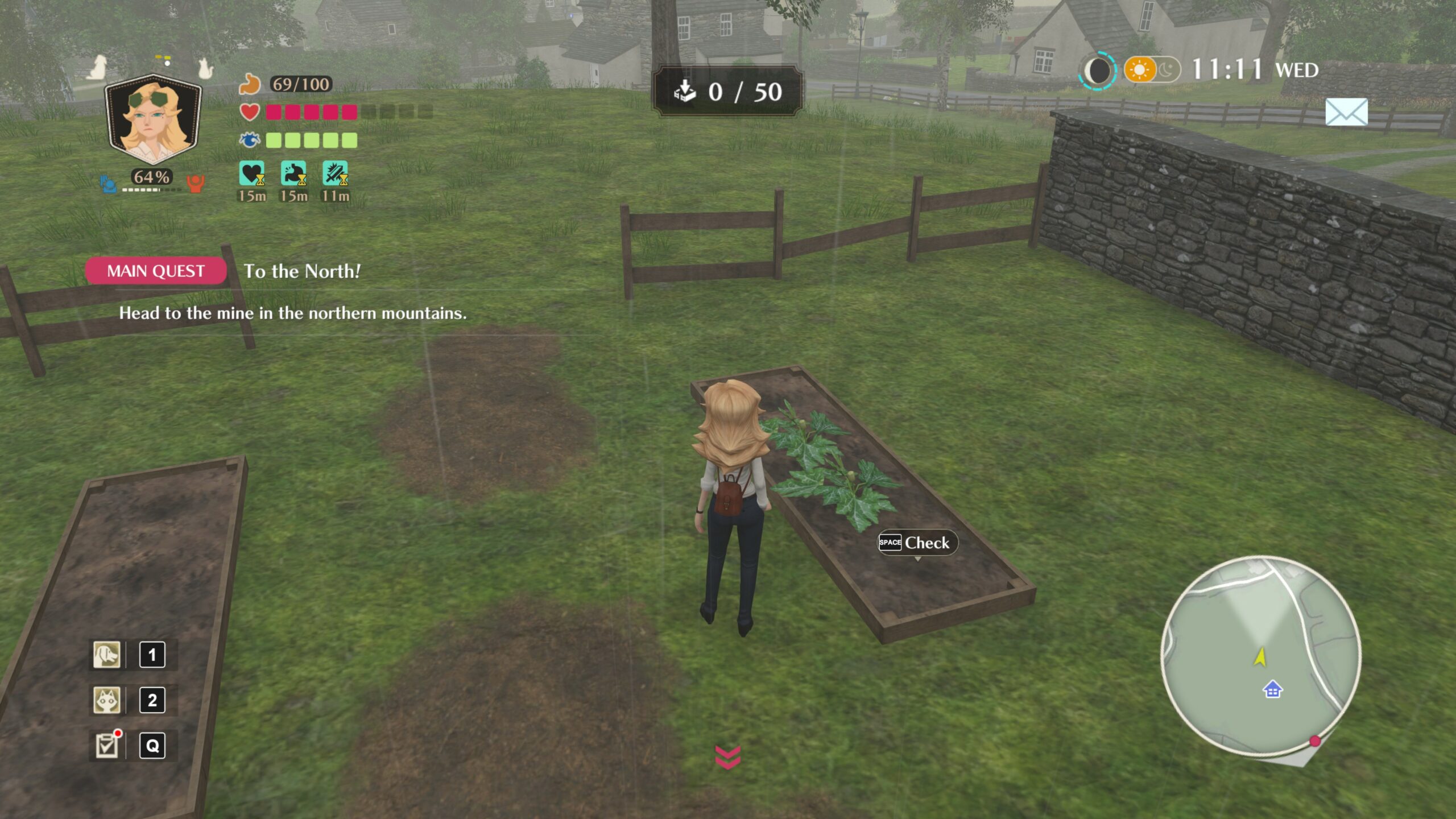Inspect the stomach buff status icon

click(x=293, y=173)
